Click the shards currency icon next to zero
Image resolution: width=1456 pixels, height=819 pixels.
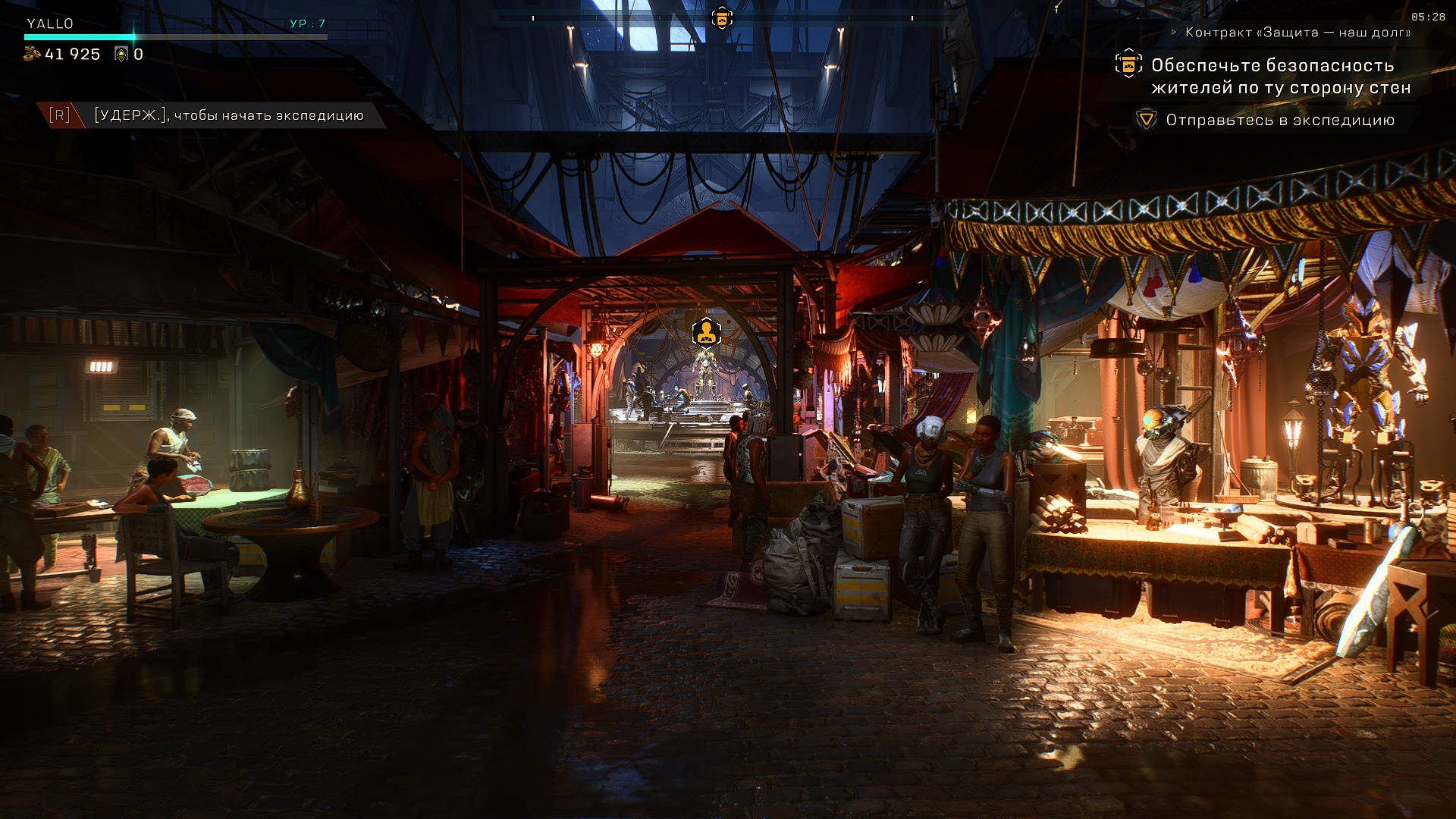point(121,54)
